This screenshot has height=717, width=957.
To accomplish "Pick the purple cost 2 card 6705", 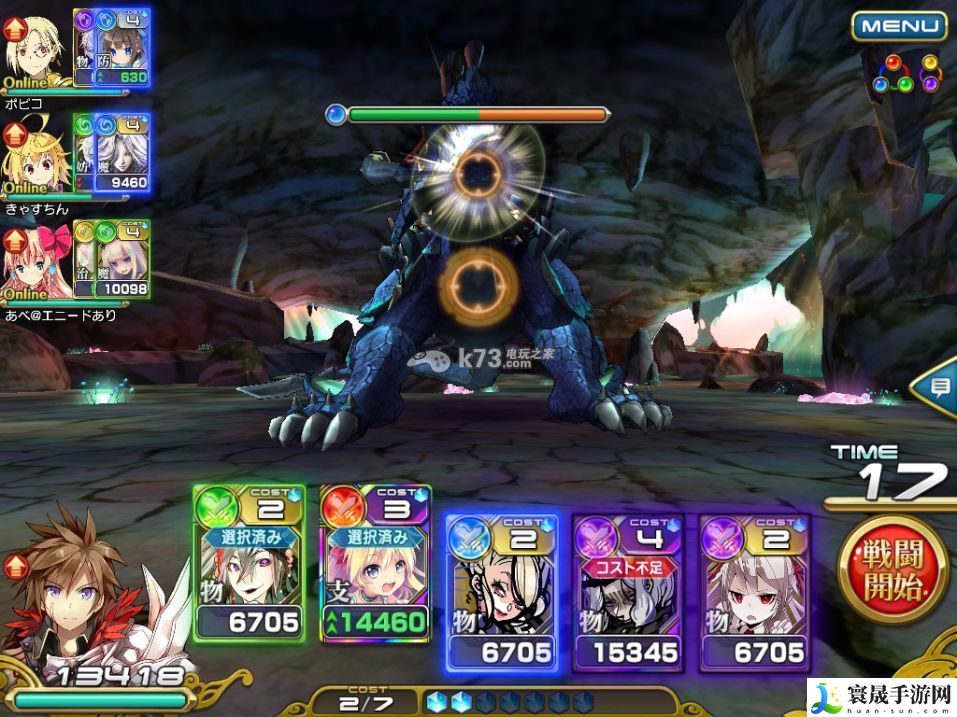I will point(755,591).
